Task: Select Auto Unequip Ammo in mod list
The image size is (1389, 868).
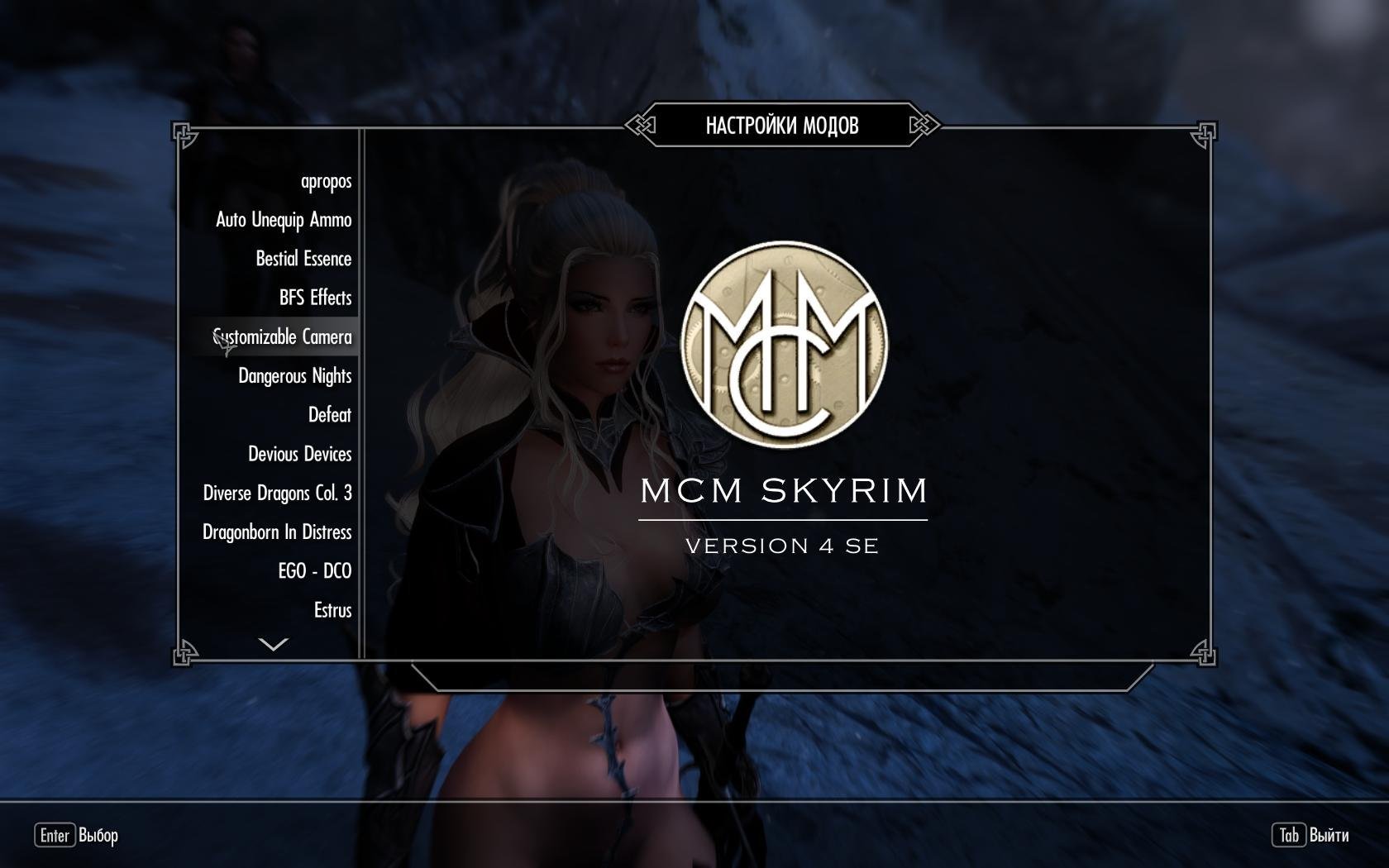Action: click(x=284, y=220)
